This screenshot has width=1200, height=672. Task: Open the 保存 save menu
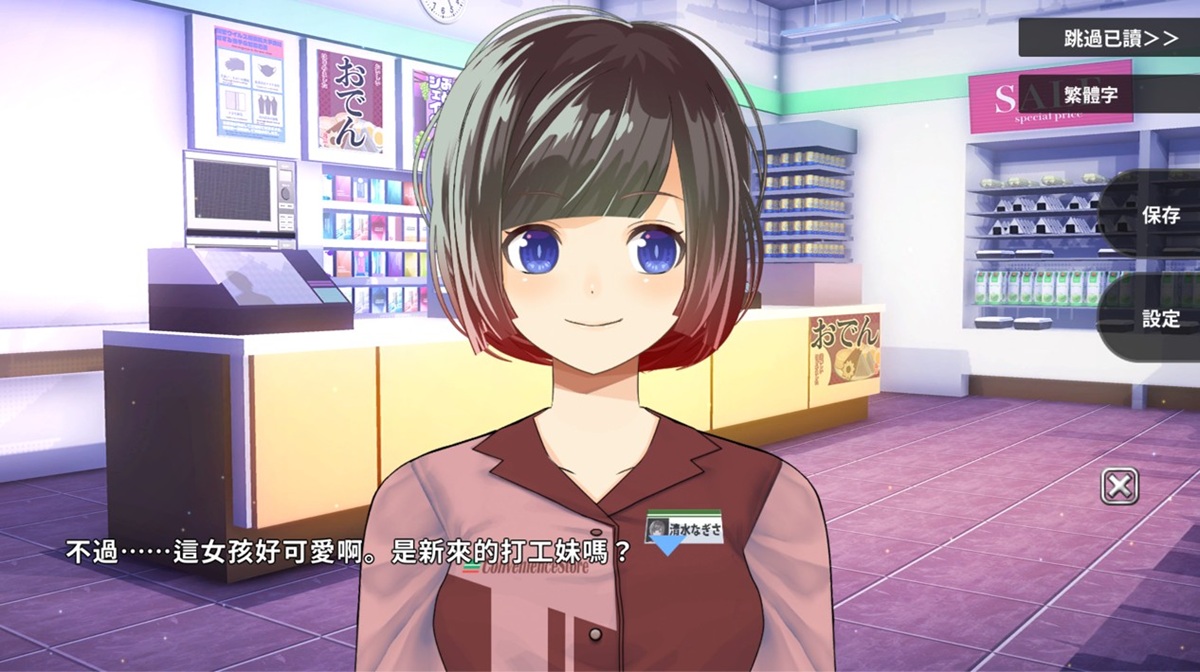click(1160, 214)
